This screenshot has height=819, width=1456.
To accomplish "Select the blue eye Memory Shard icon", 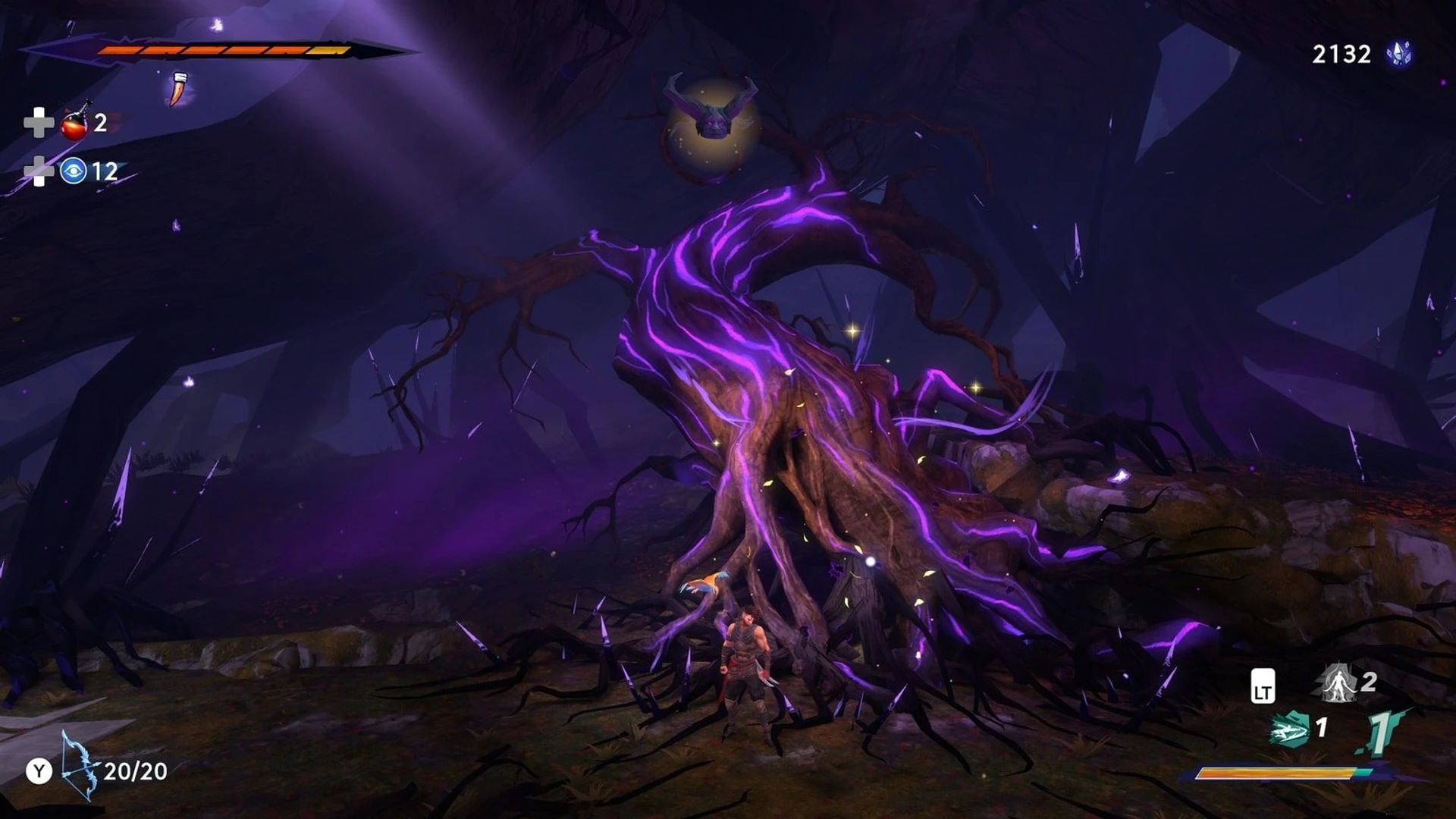I will tap(74, 171).
